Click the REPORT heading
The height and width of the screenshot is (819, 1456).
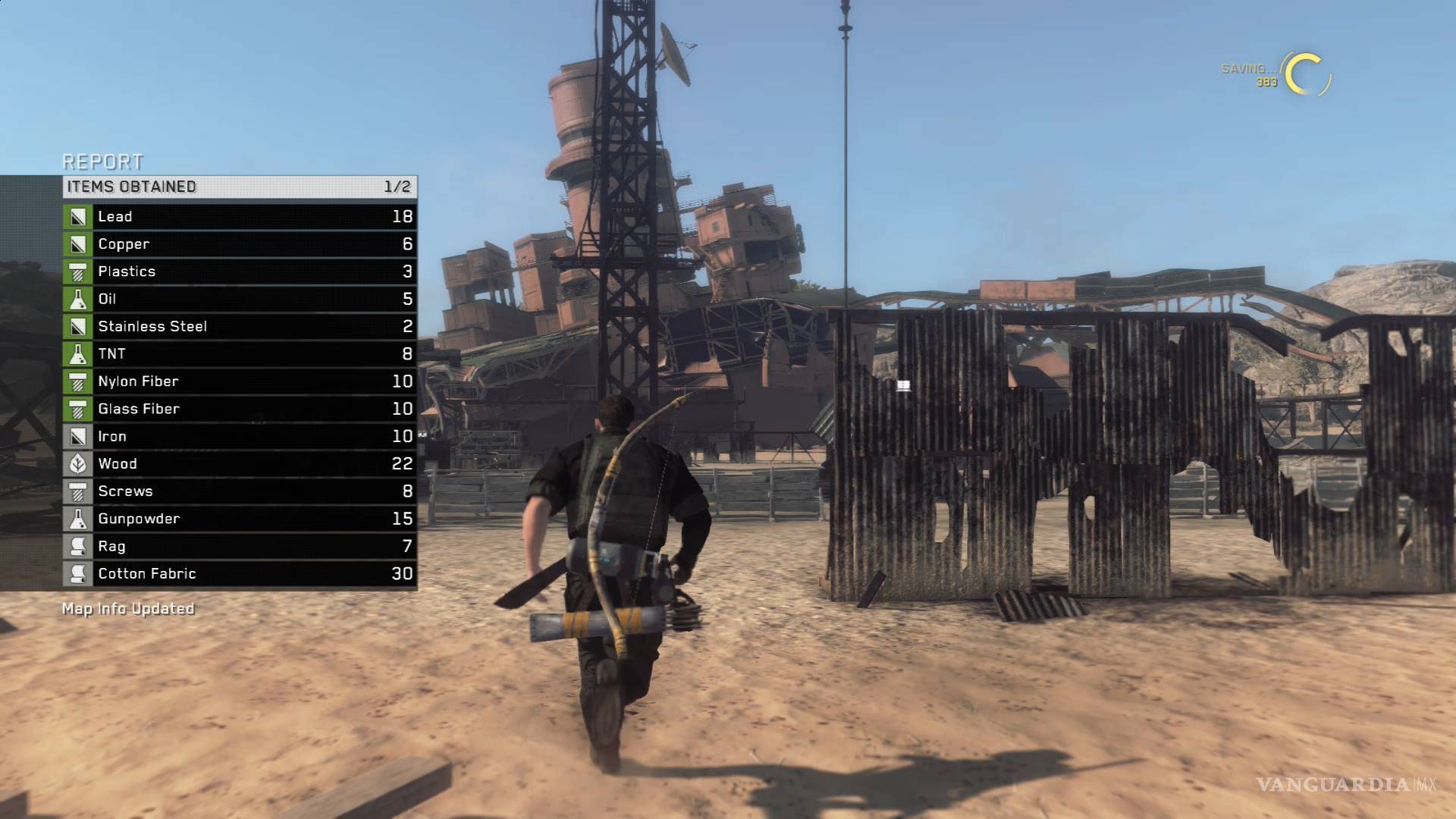103,162
